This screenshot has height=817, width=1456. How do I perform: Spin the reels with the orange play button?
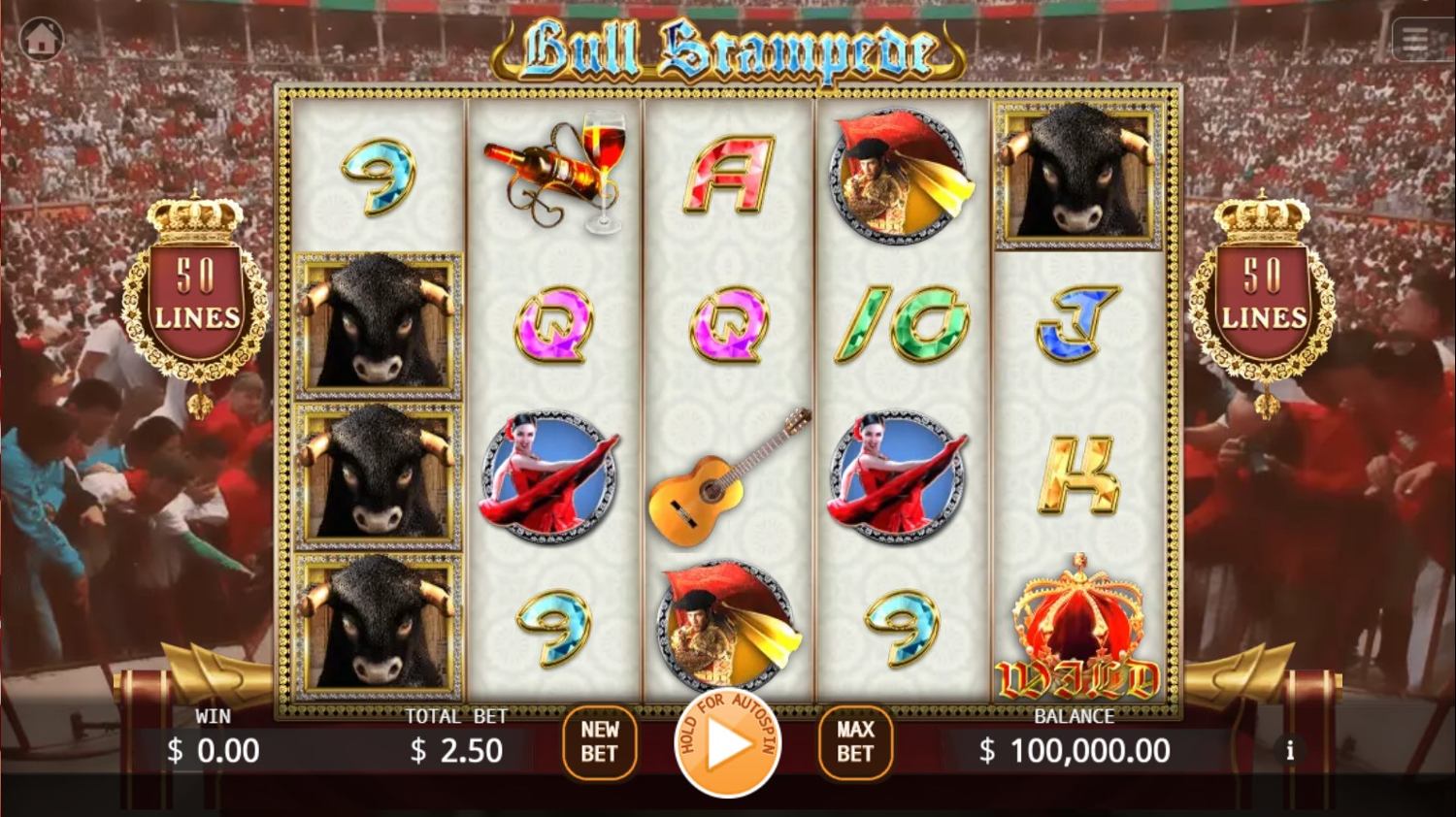point(728,744)
